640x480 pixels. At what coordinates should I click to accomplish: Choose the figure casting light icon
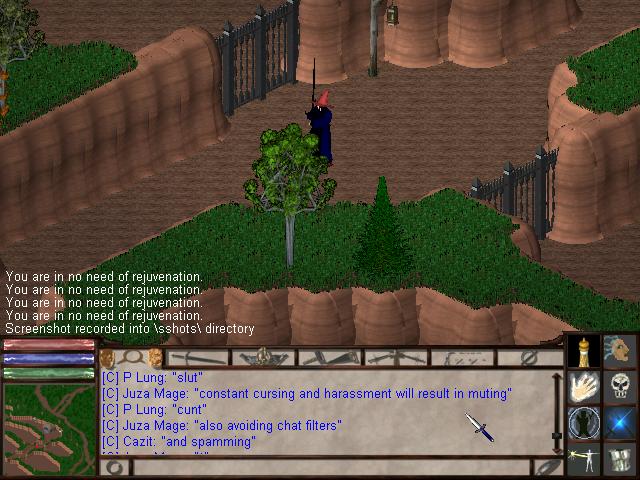[584, 459]
